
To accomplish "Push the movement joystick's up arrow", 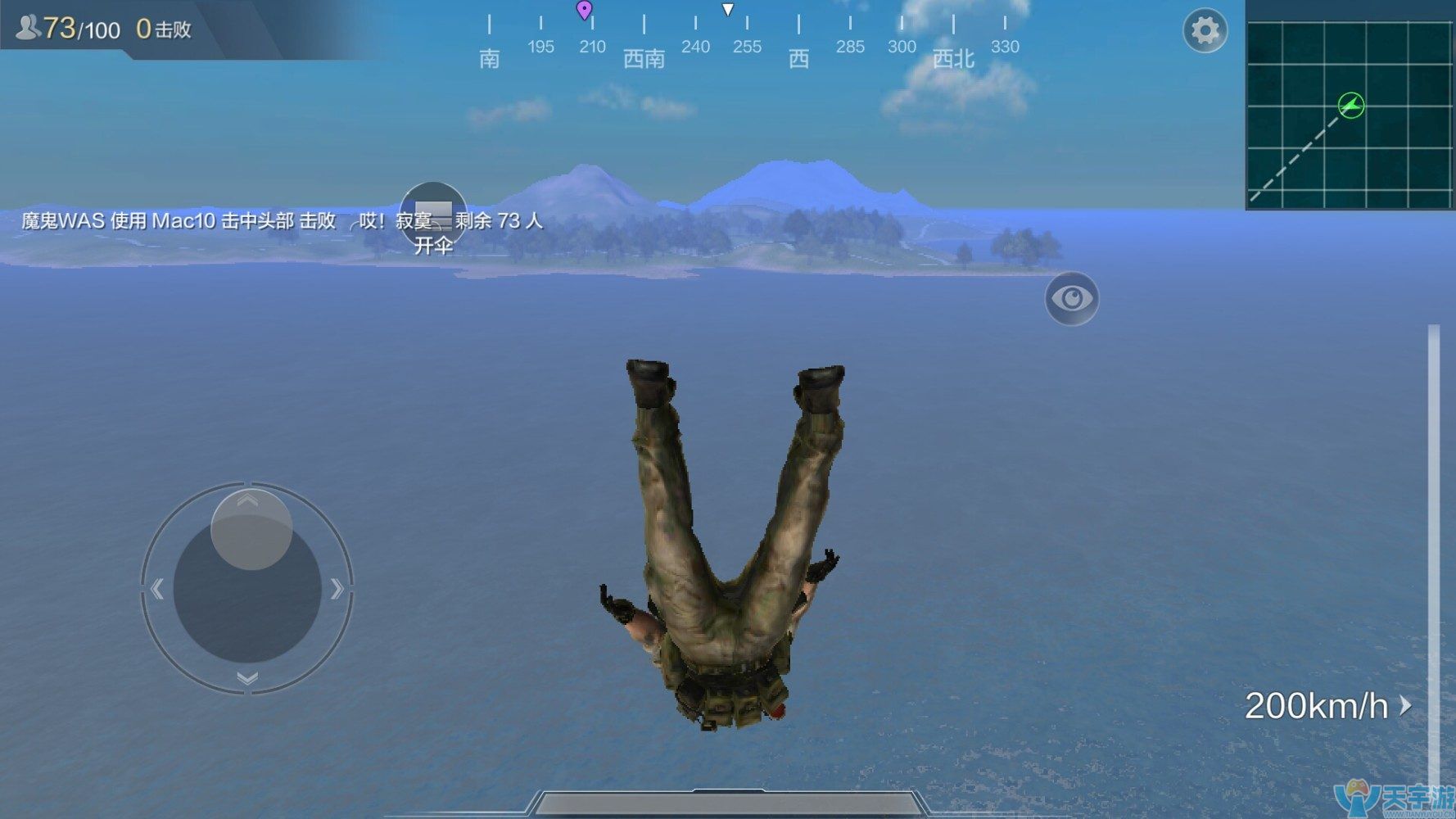I will coord(247,500).
